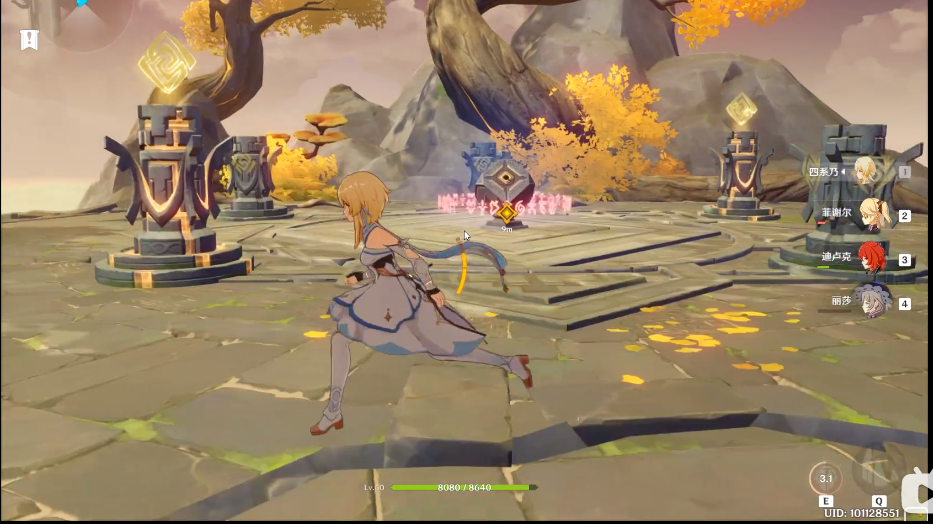The image size is (933, 524).
Task: Activate the elemental skill on 3.1 cooldown
Action: pos(826,478)
